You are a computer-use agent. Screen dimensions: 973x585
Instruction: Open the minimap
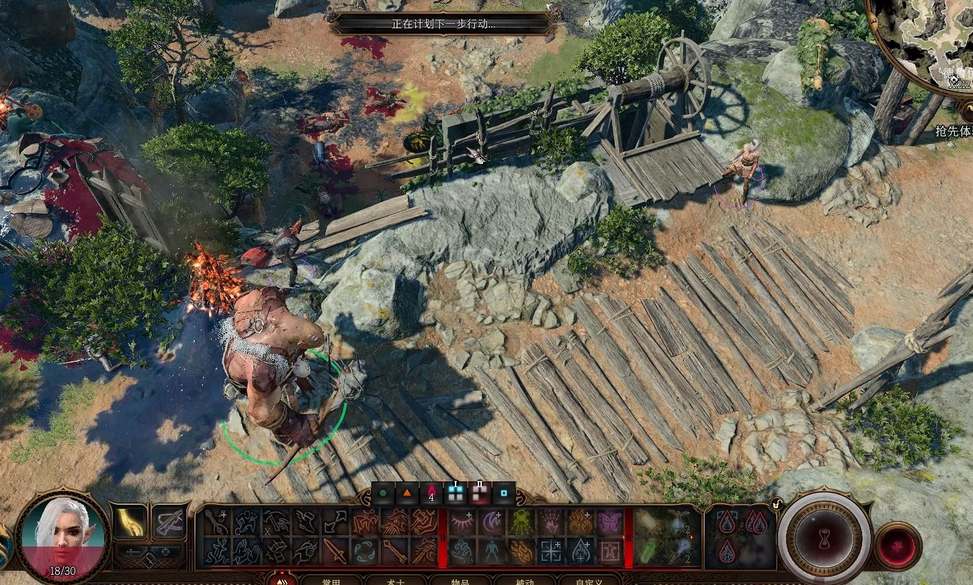(x=925, y=40)
